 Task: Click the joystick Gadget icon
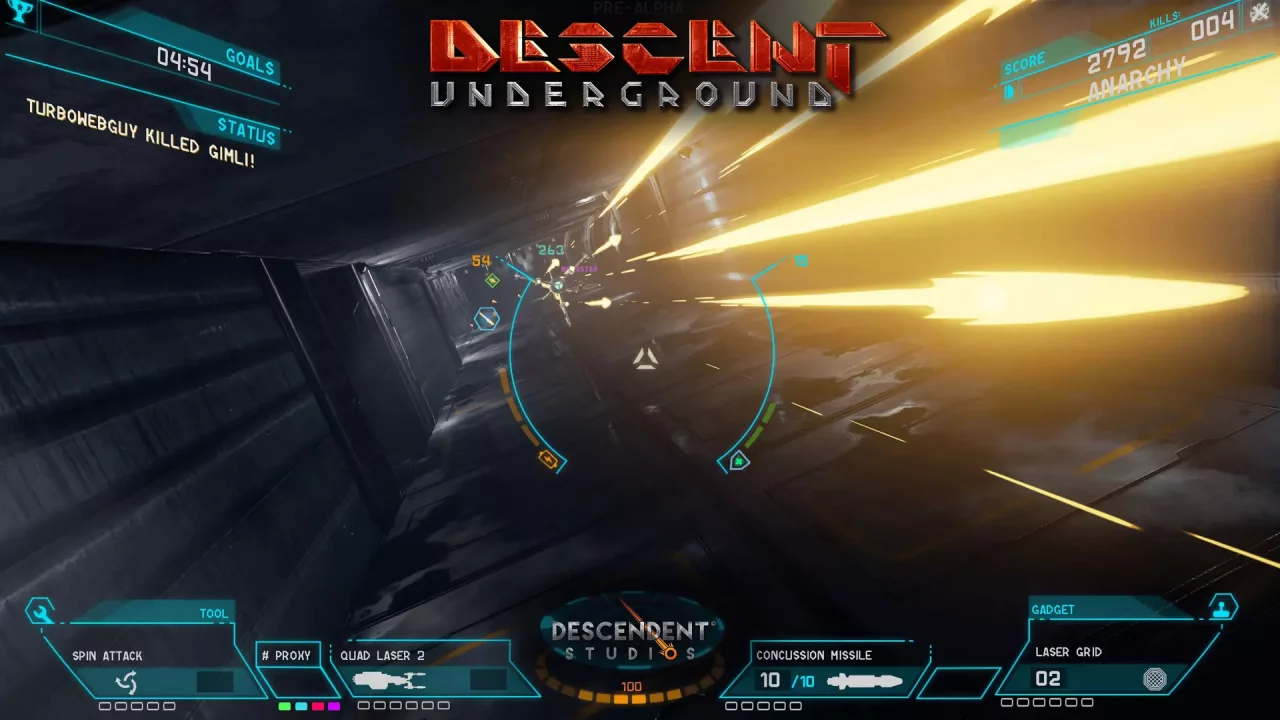click(x=1221, y=607)
